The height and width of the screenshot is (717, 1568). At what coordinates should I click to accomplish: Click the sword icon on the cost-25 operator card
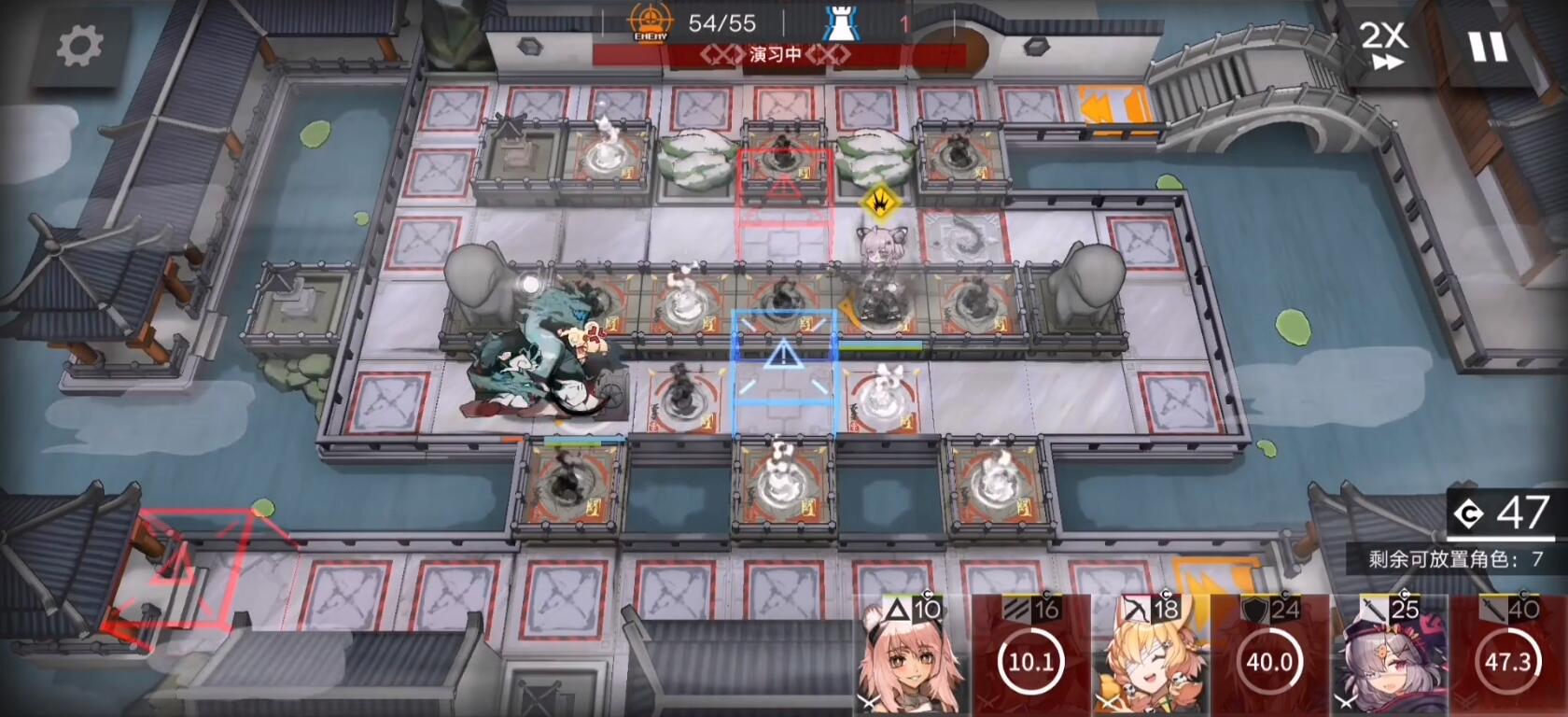click(x=1372, y=607)
